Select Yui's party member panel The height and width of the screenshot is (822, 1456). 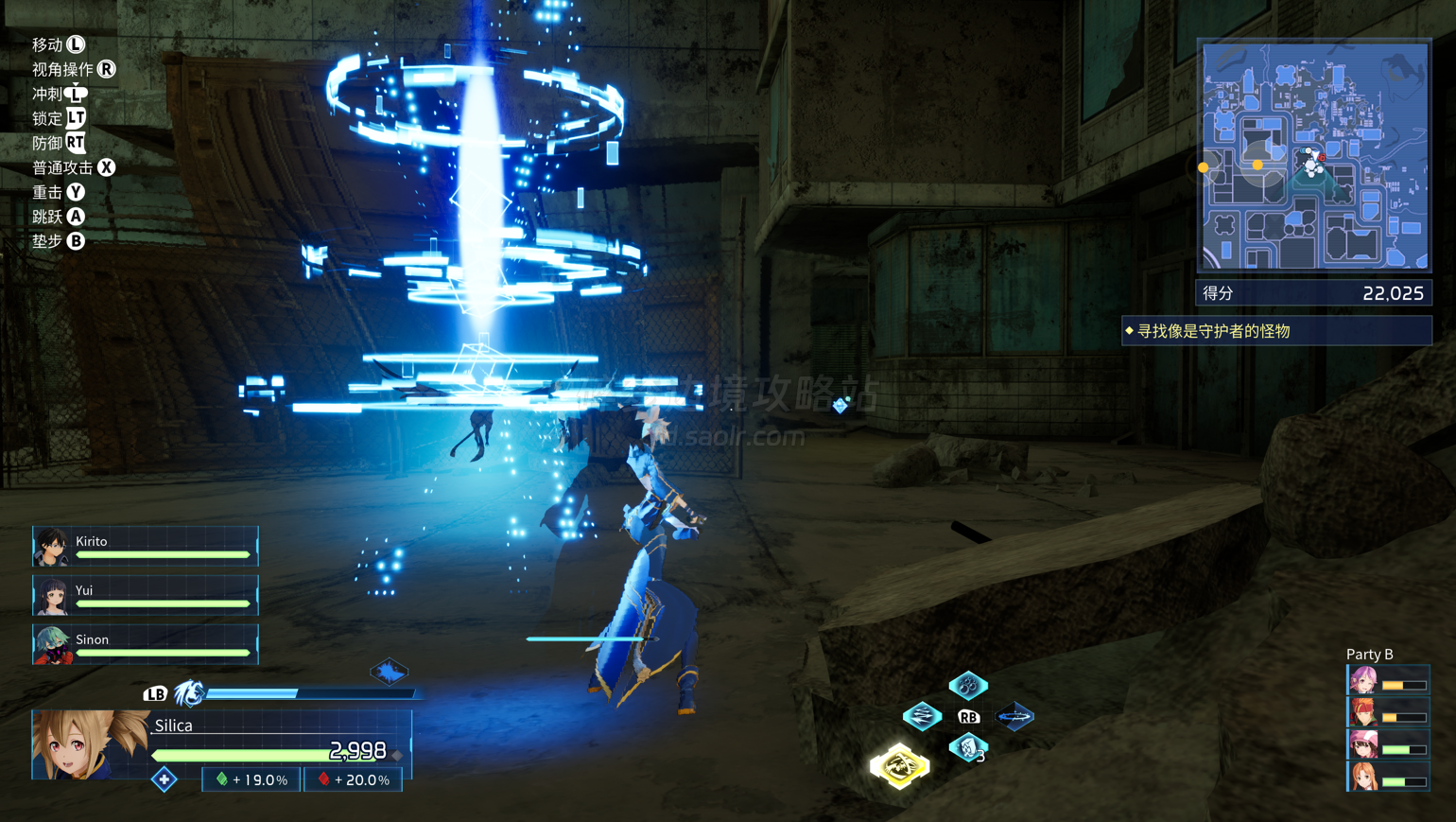145,596
